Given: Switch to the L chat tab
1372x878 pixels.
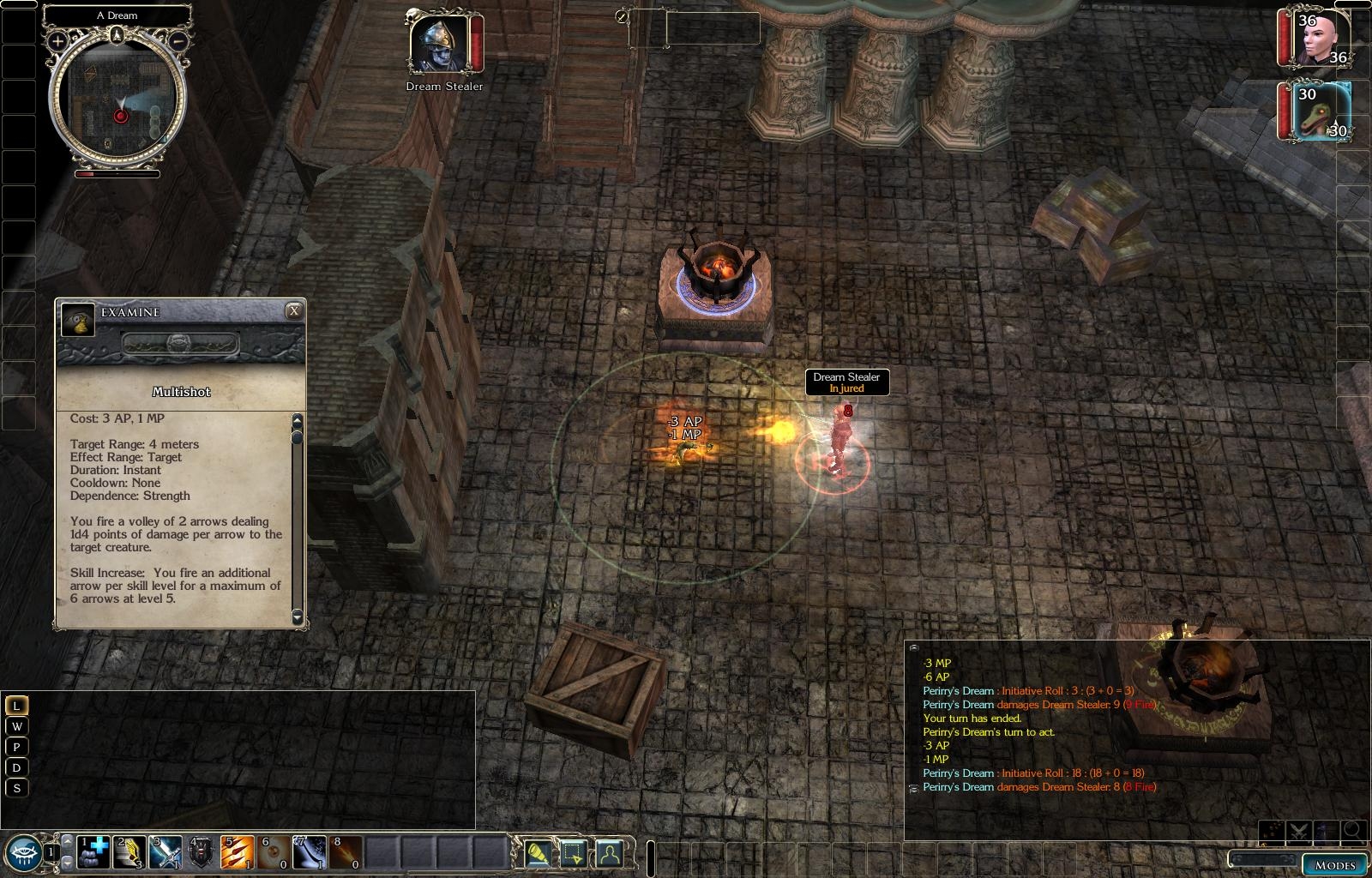Looking at the screenshot, I should coord(16,706).
